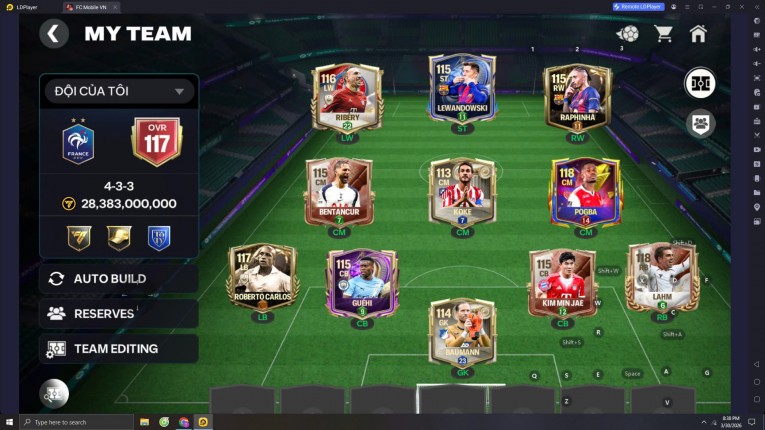This screenshot has width=765, height=430.
Task: Open the Reserves list
Action: click(118, 313)
